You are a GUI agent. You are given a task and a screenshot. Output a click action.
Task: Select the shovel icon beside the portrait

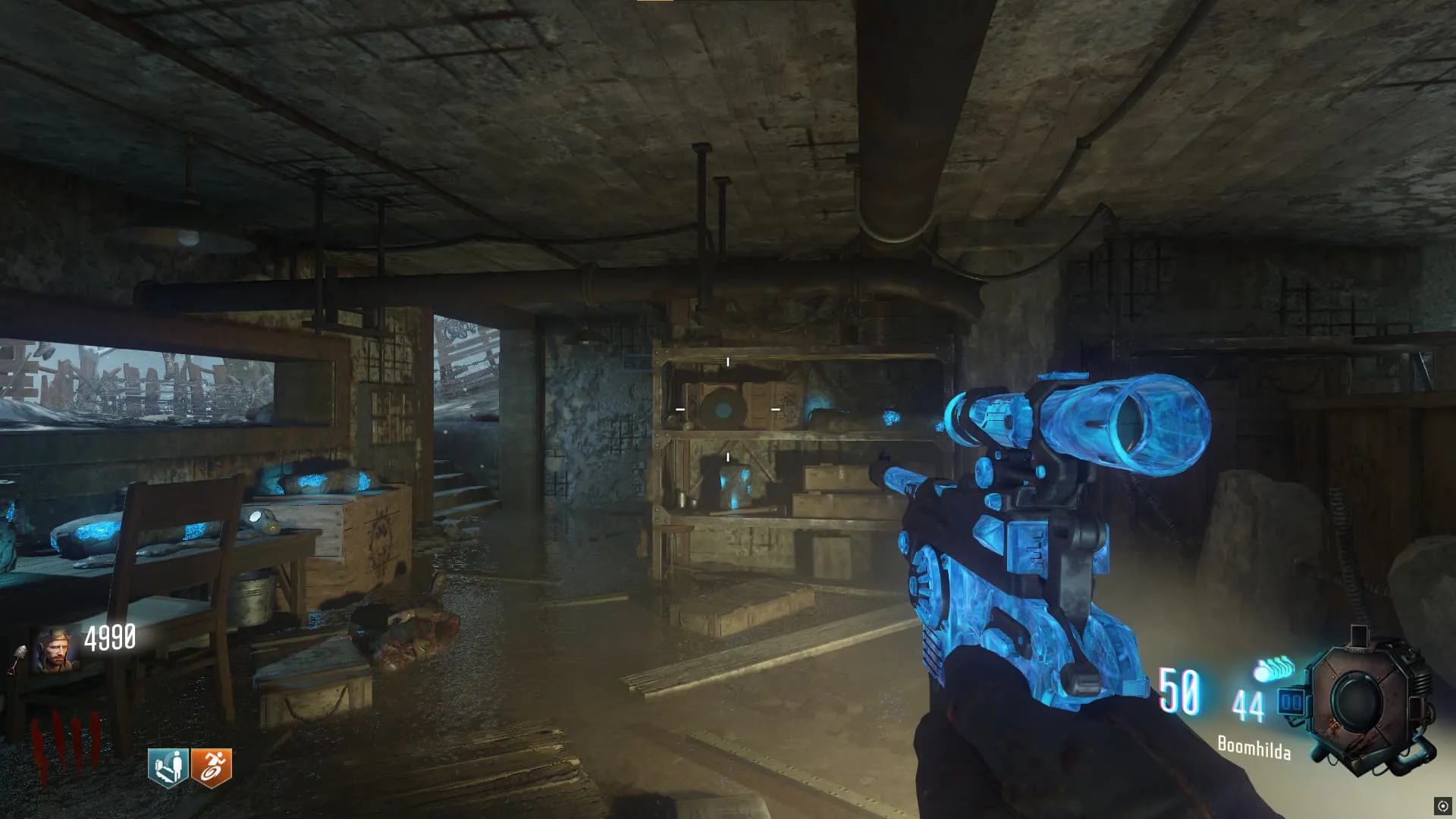pos(17,659)
